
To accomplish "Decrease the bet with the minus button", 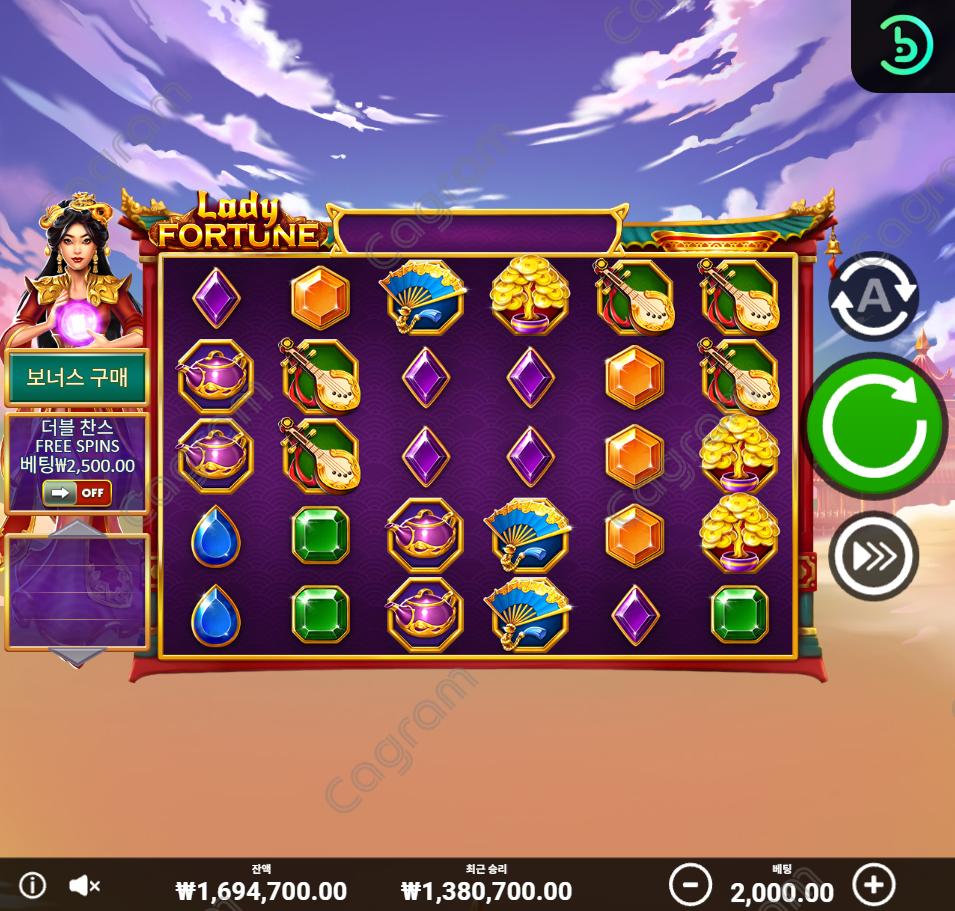I will [690, 885].
